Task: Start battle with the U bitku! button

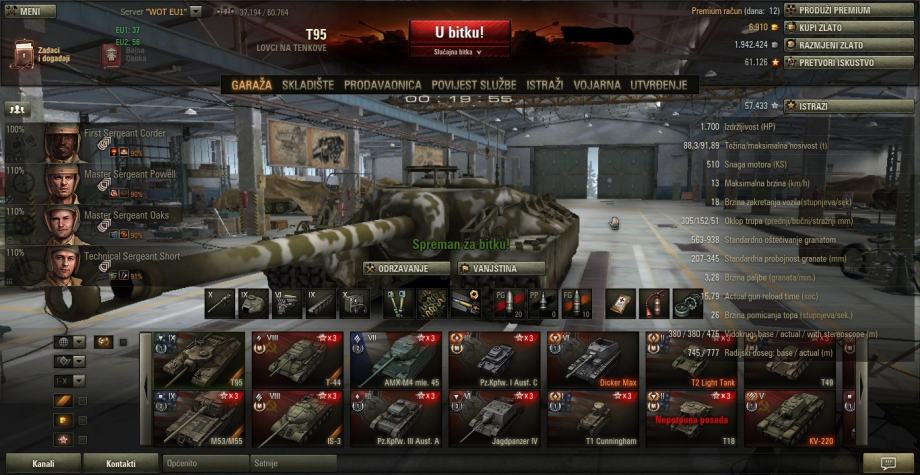Action: click(x=459, y=32)
